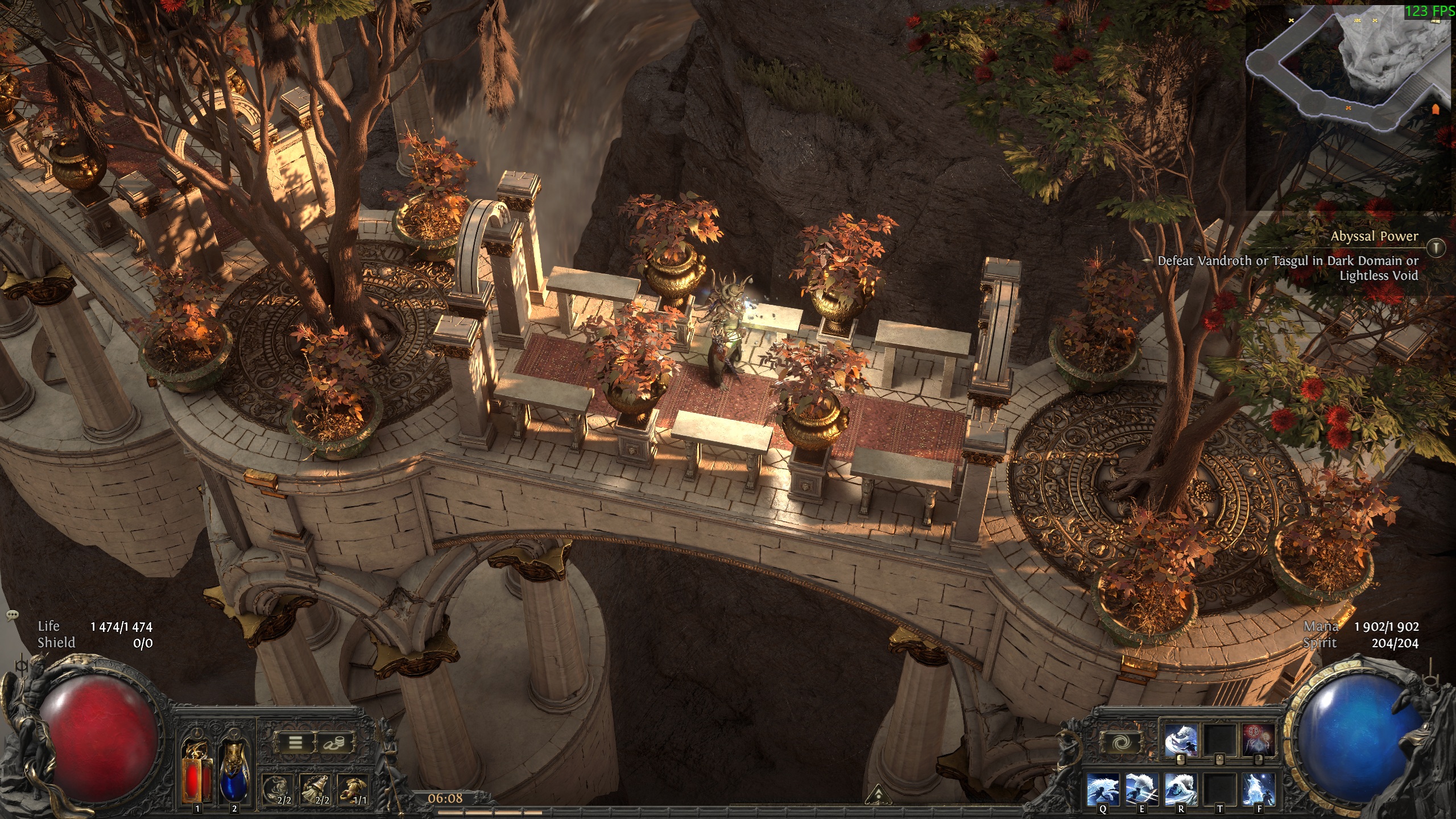1456x819 pixels.
Task: Select the golden winged creature charm slot
Action: [354, 791]
